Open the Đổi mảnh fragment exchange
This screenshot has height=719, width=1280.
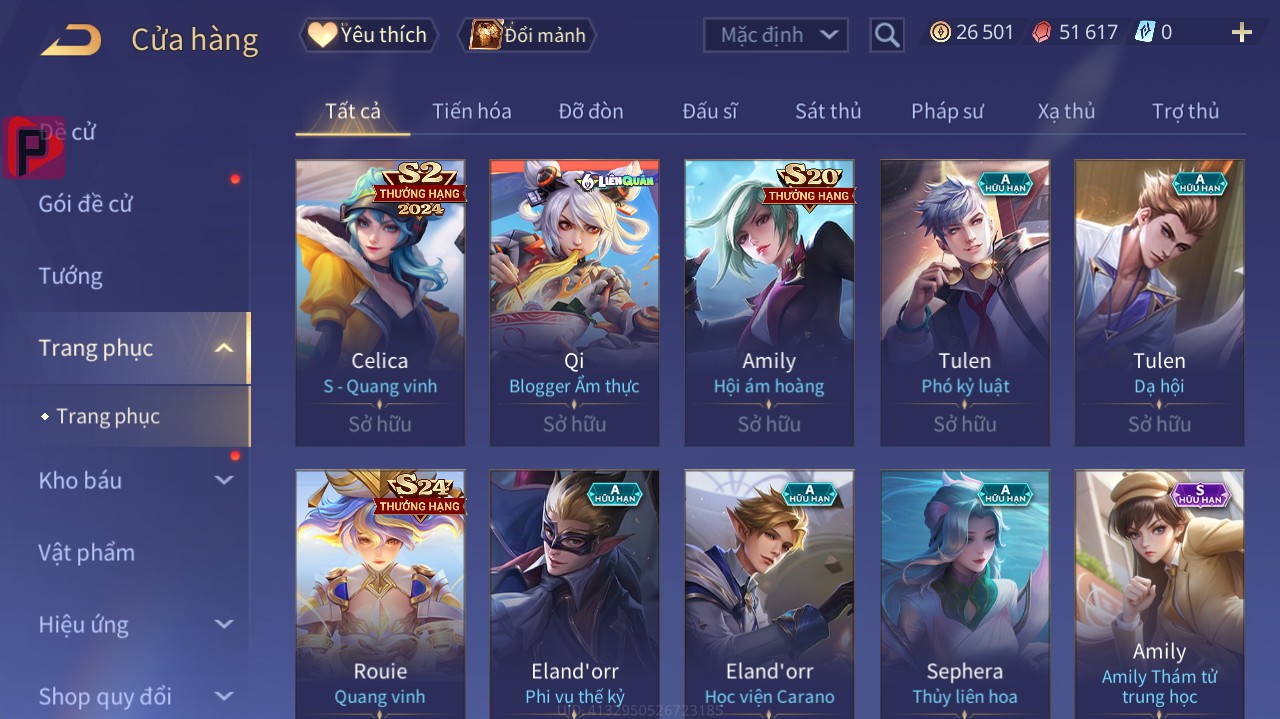[x=527, y=35]
